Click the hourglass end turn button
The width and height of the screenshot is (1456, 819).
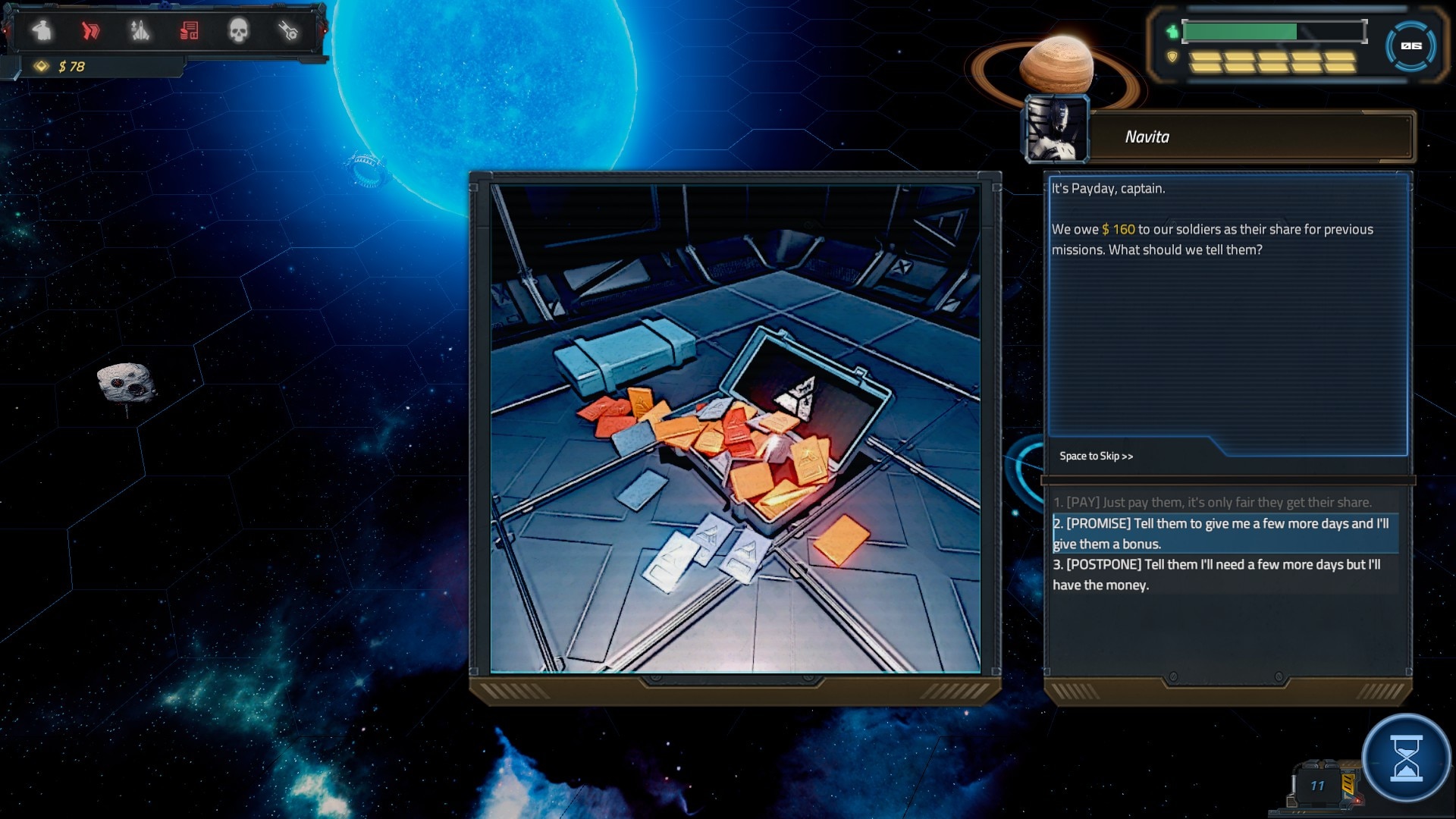(1406, 758)
